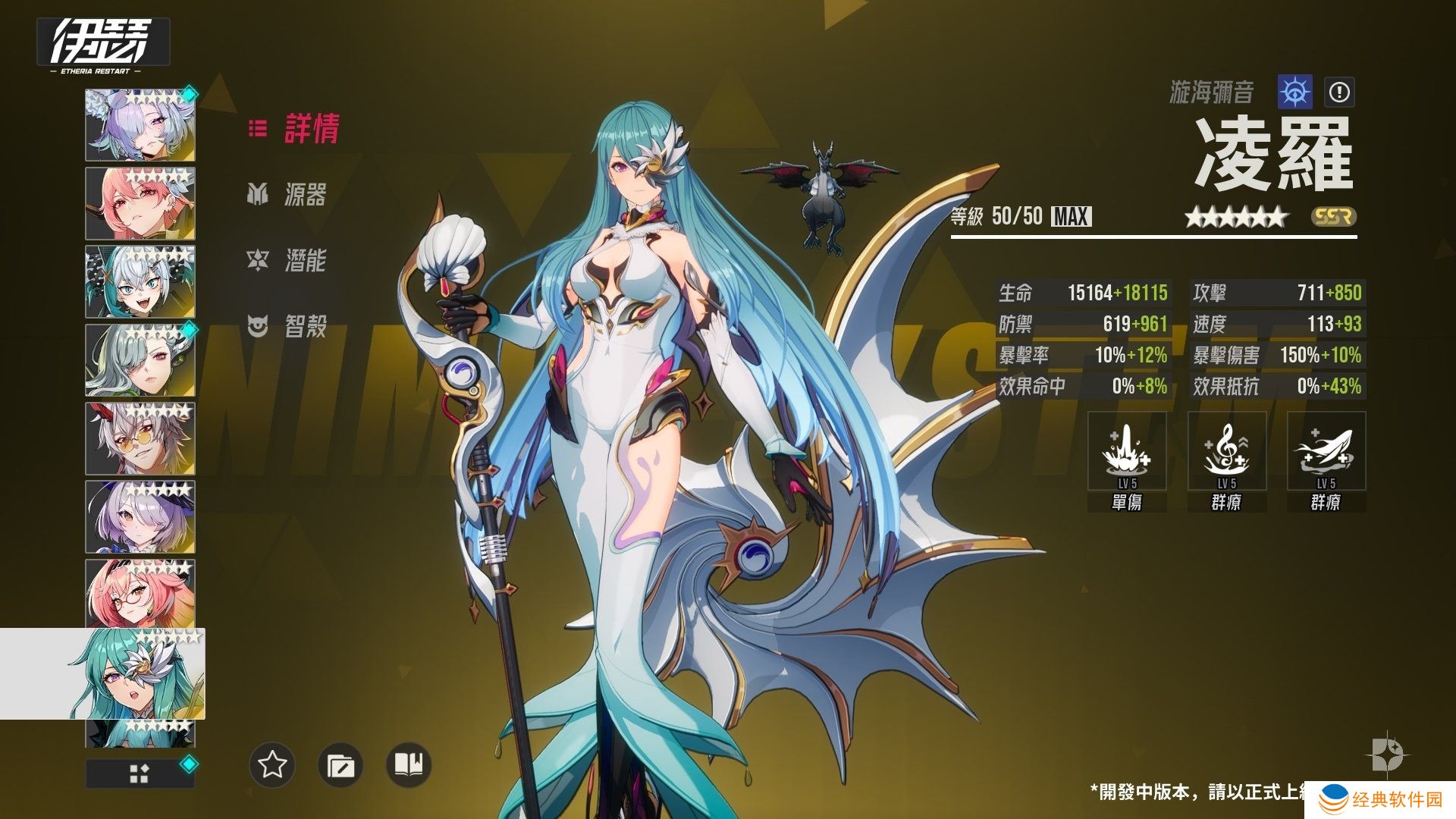Screen dimensions: 1456x819
Task: View the 單傷 skill icon
Action: [x=1127, y=452]
